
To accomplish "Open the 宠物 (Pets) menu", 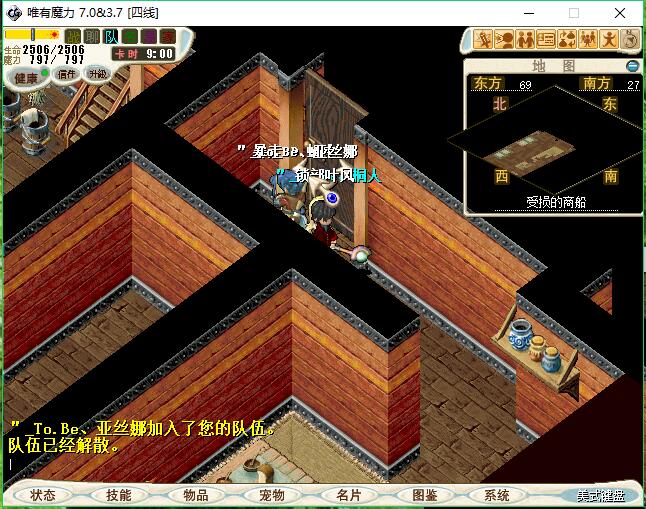I will tap(272, 495).
